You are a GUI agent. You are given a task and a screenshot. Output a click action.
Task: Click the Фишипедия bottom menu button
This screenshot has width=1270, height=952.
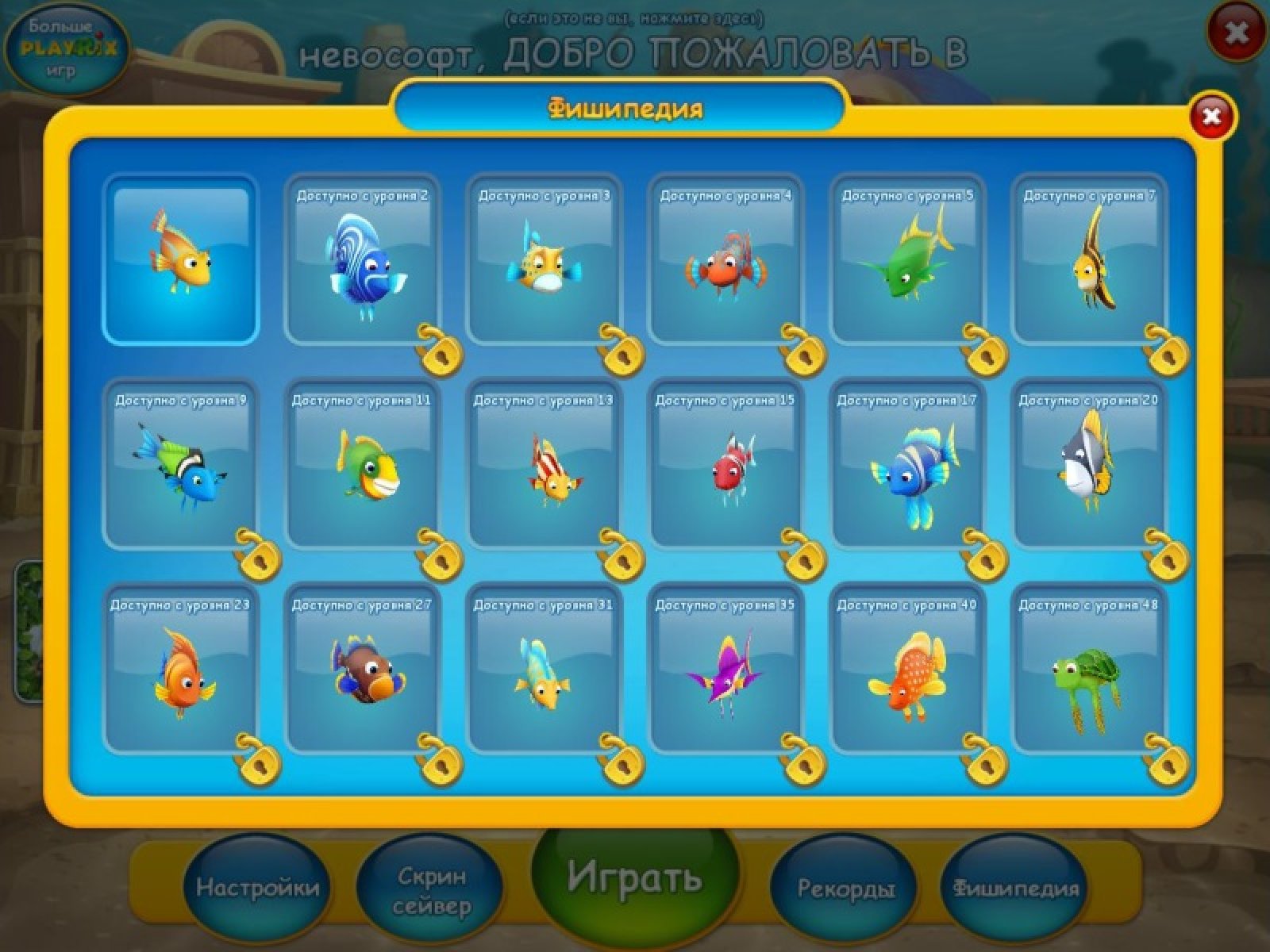[x=1016, y=889]
